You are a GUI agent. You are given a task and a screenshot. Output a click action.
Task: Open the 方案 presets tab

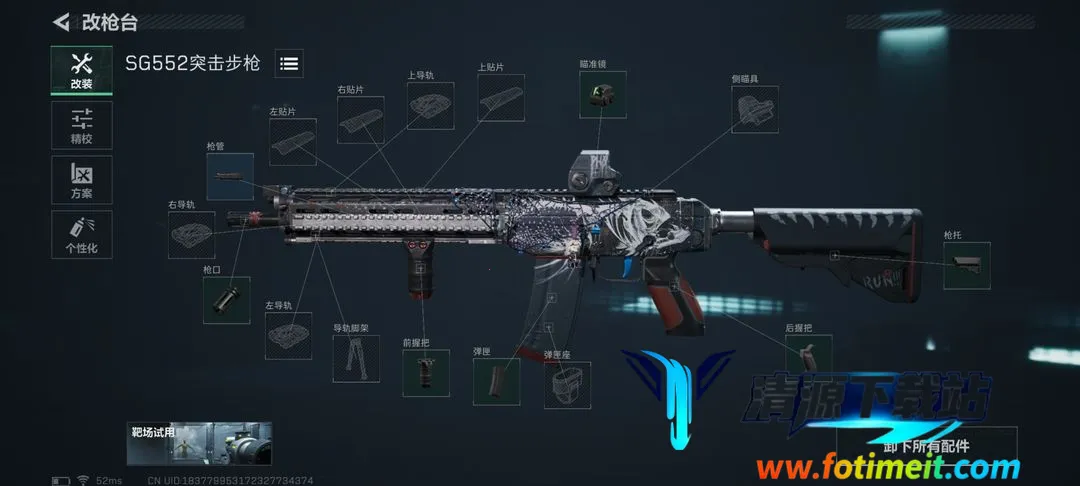coord(82,180)
